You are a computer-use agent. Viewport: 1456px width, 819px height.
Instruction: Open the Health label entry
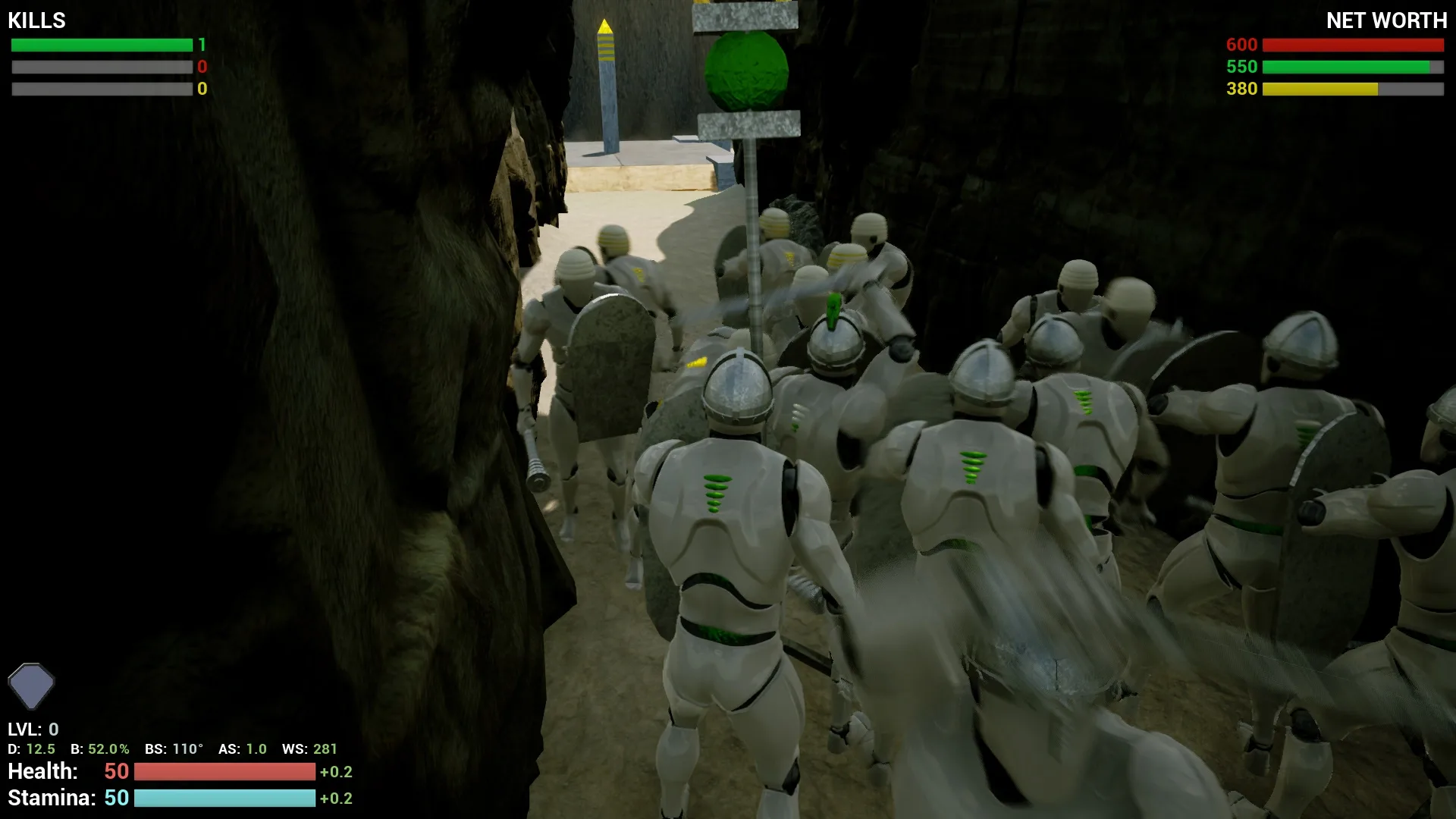tap(42, 771)
